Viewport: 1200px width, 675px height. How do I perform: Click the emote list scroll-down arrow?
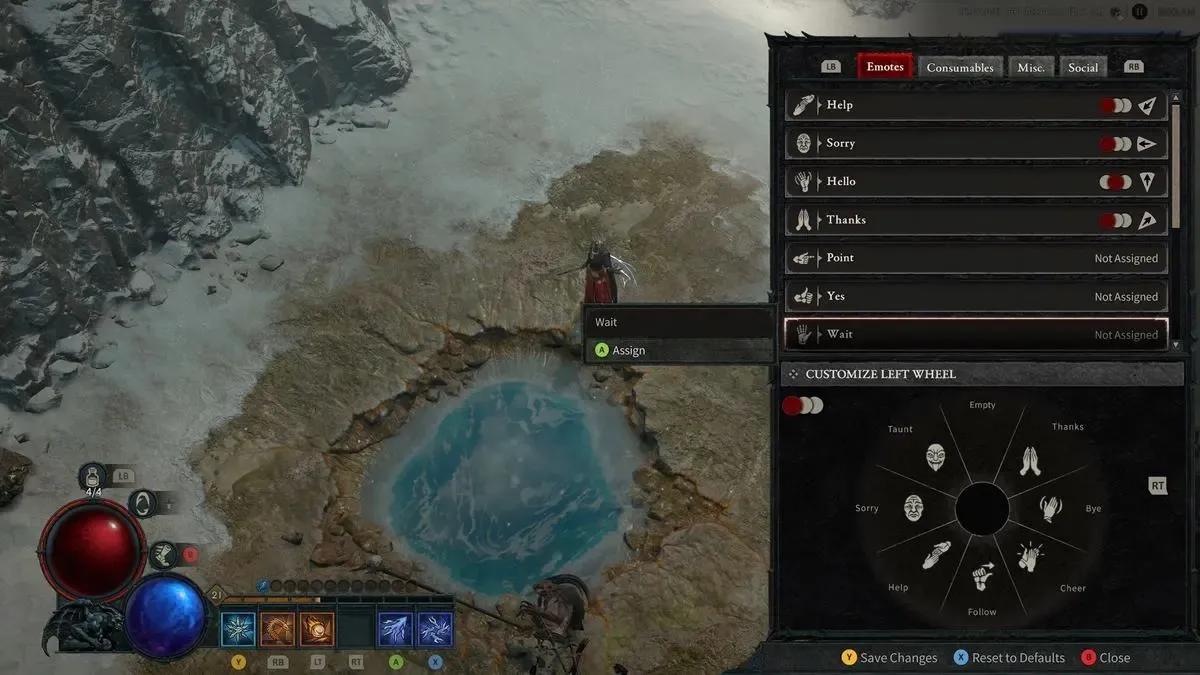click(1175, 345)
